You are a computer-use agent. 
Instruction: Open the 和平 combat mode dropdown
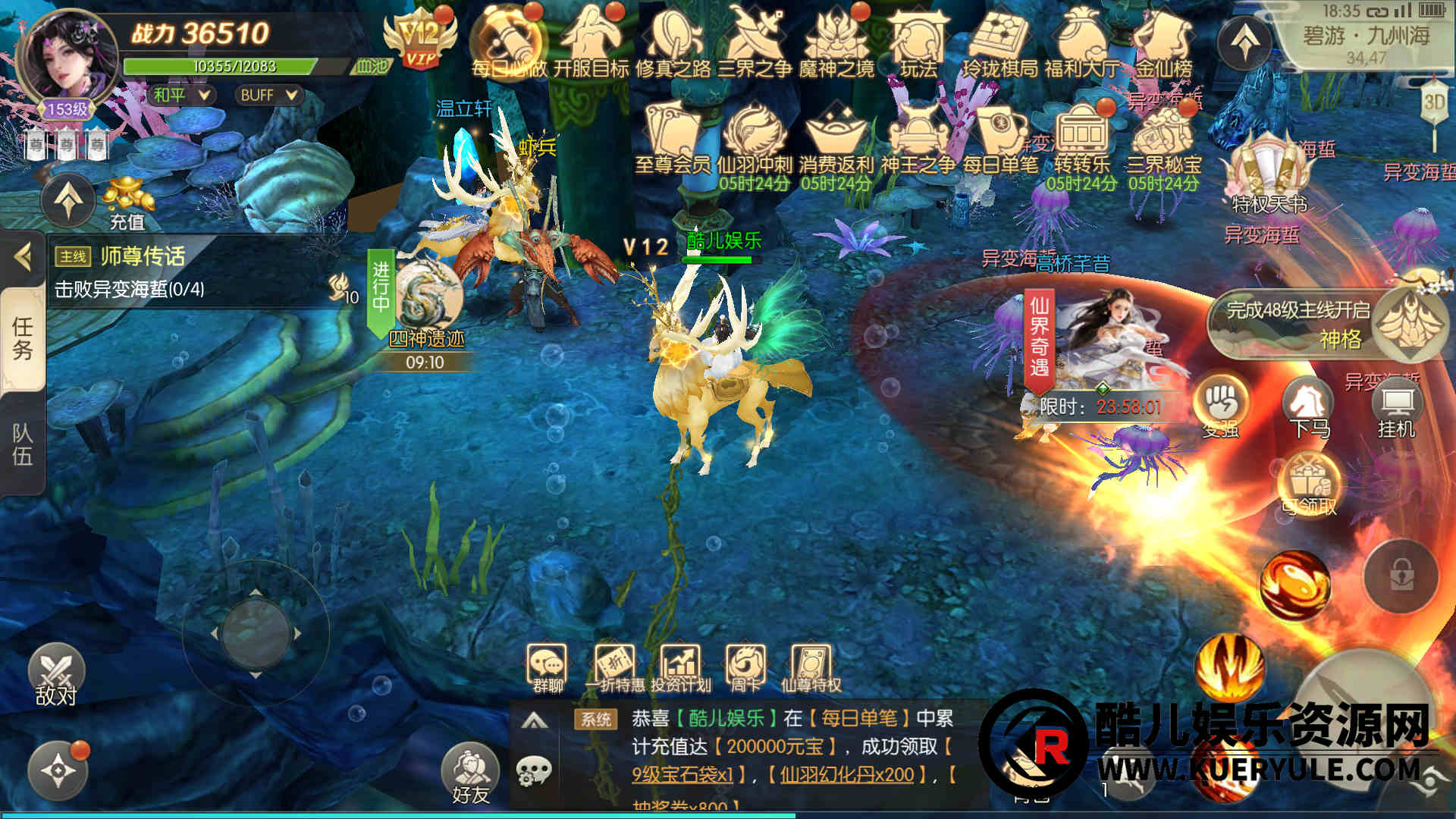tap(181, 95)
